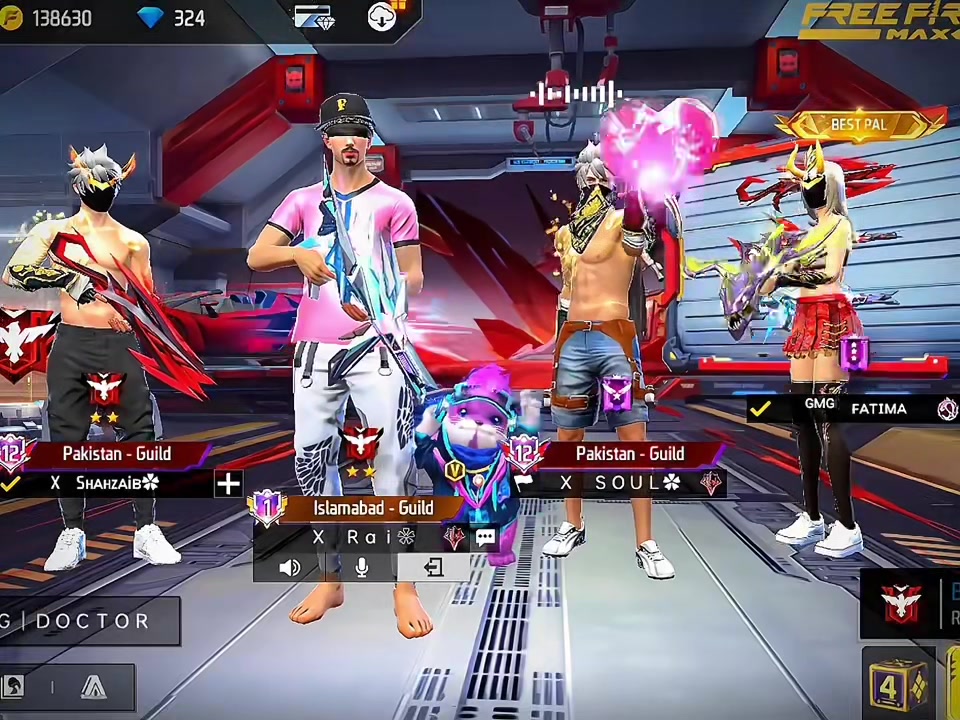Screen dimensions: 960x720
Task: Click the blue diamond currency icon
Action: tap(150, 18)
